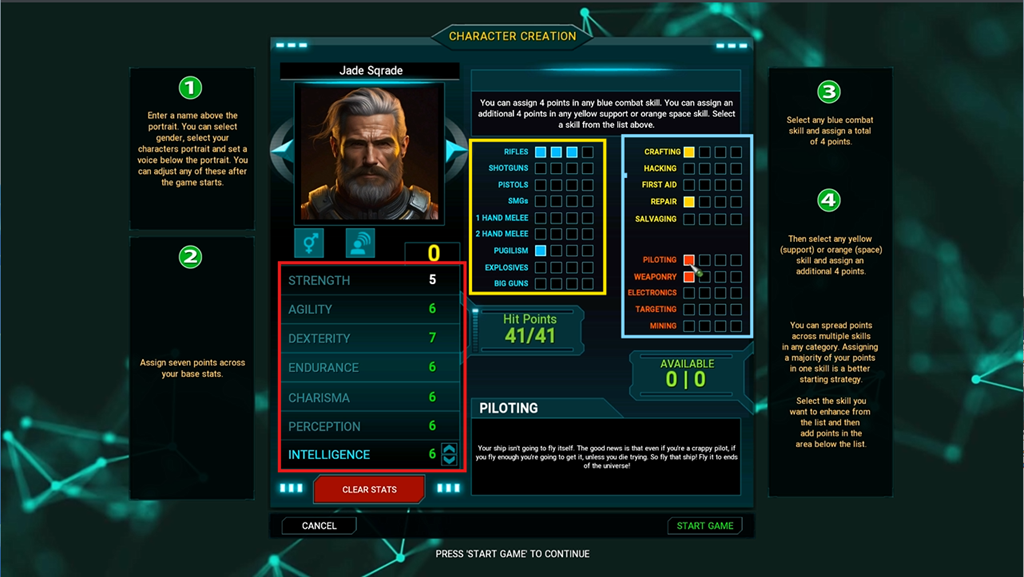Image resolution: width=1024 pixels, height=577 pixels.
Task: Select the Shotguns combat skill
Action: click(510, 168)
